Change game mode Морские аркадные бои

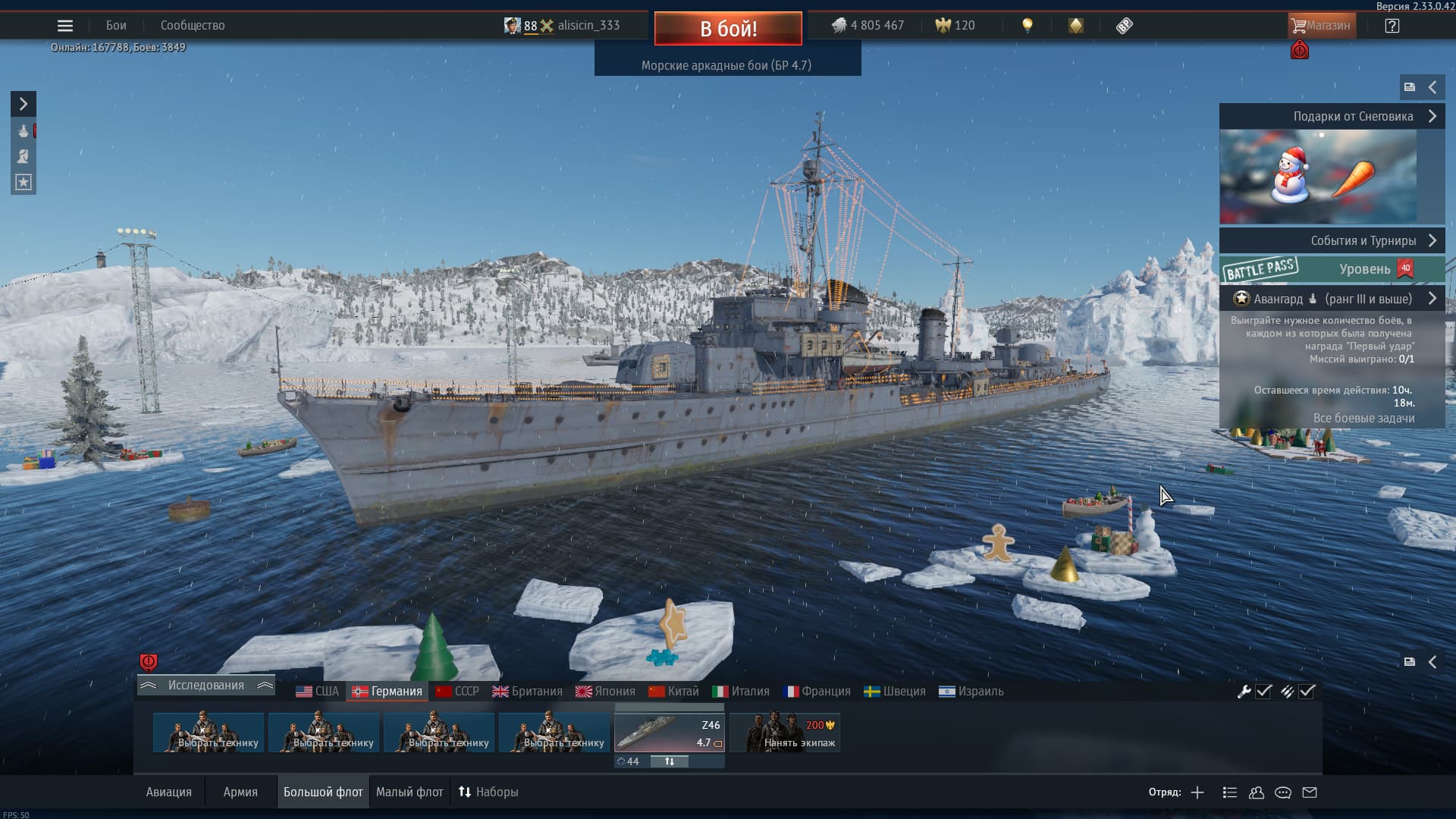726,66
